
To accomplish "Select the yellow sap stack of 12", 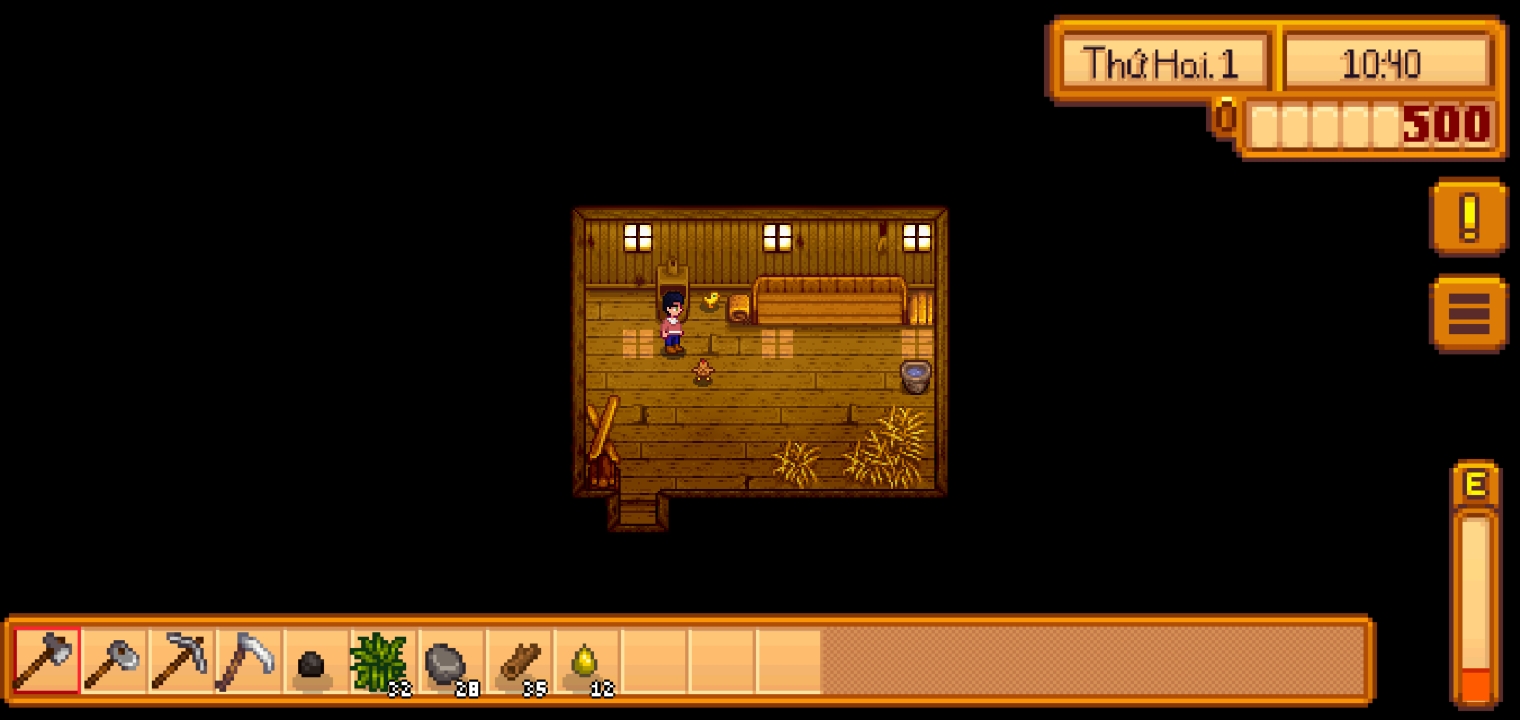I will coord(584,660).
